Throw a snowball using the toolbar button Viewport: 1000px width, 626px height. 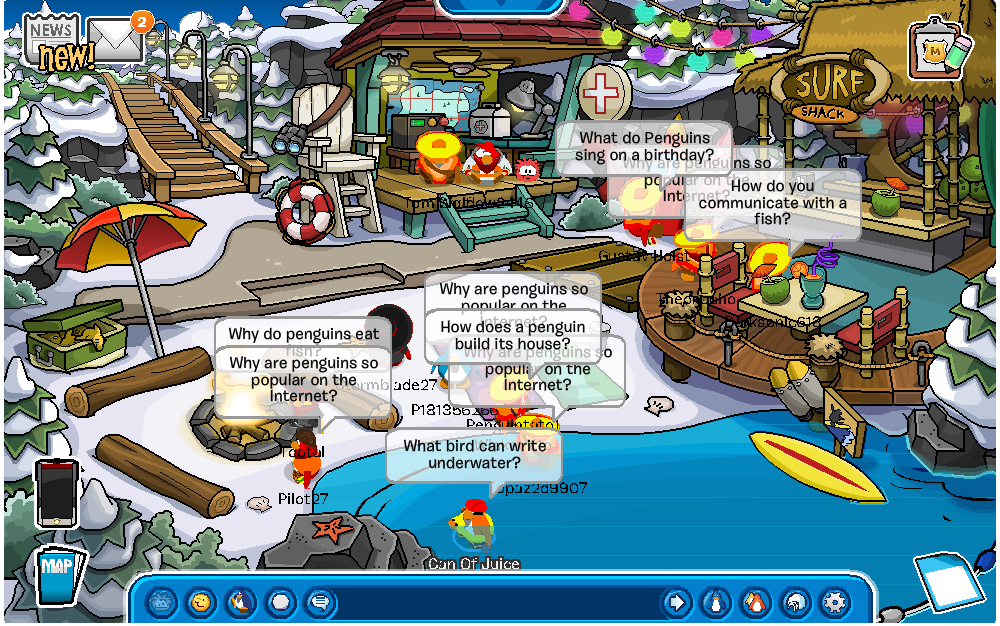coord(281,602)
